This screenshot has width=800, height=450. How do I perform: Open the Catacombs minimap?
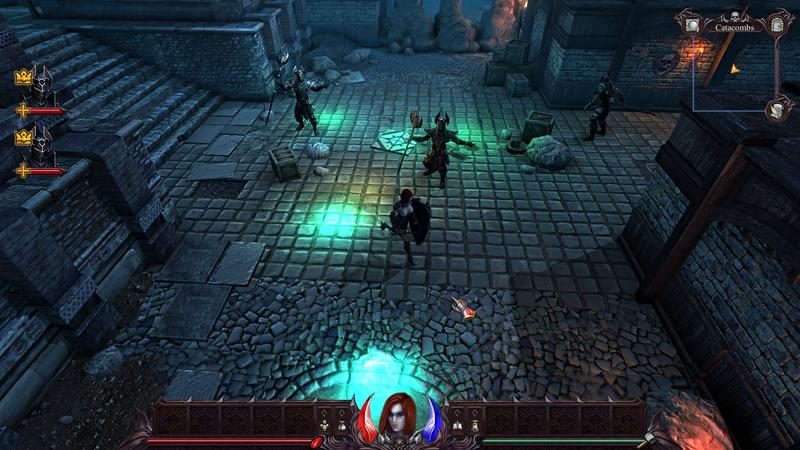pos(735,65)
